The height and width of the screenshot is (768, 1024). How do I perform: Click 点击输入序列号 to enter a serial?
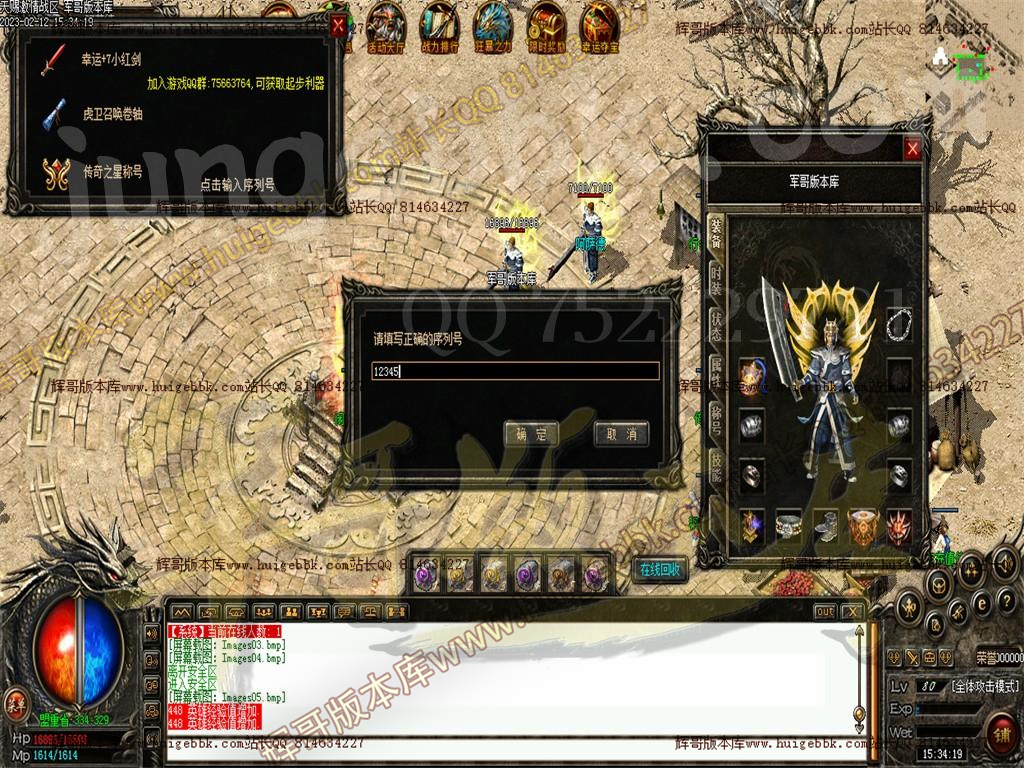(x=237, y=185)
